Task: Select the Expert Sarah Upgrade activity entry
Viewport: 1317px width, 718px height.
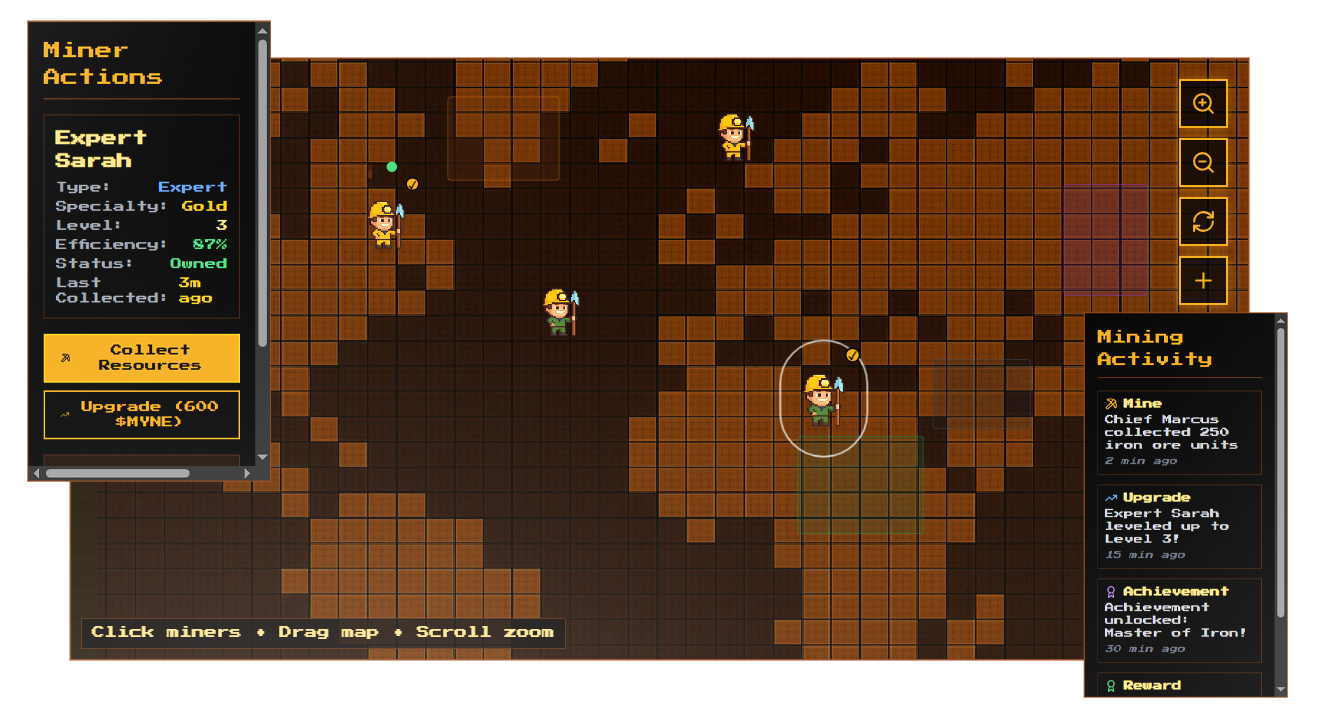Action: click(x=1178, y=526)
